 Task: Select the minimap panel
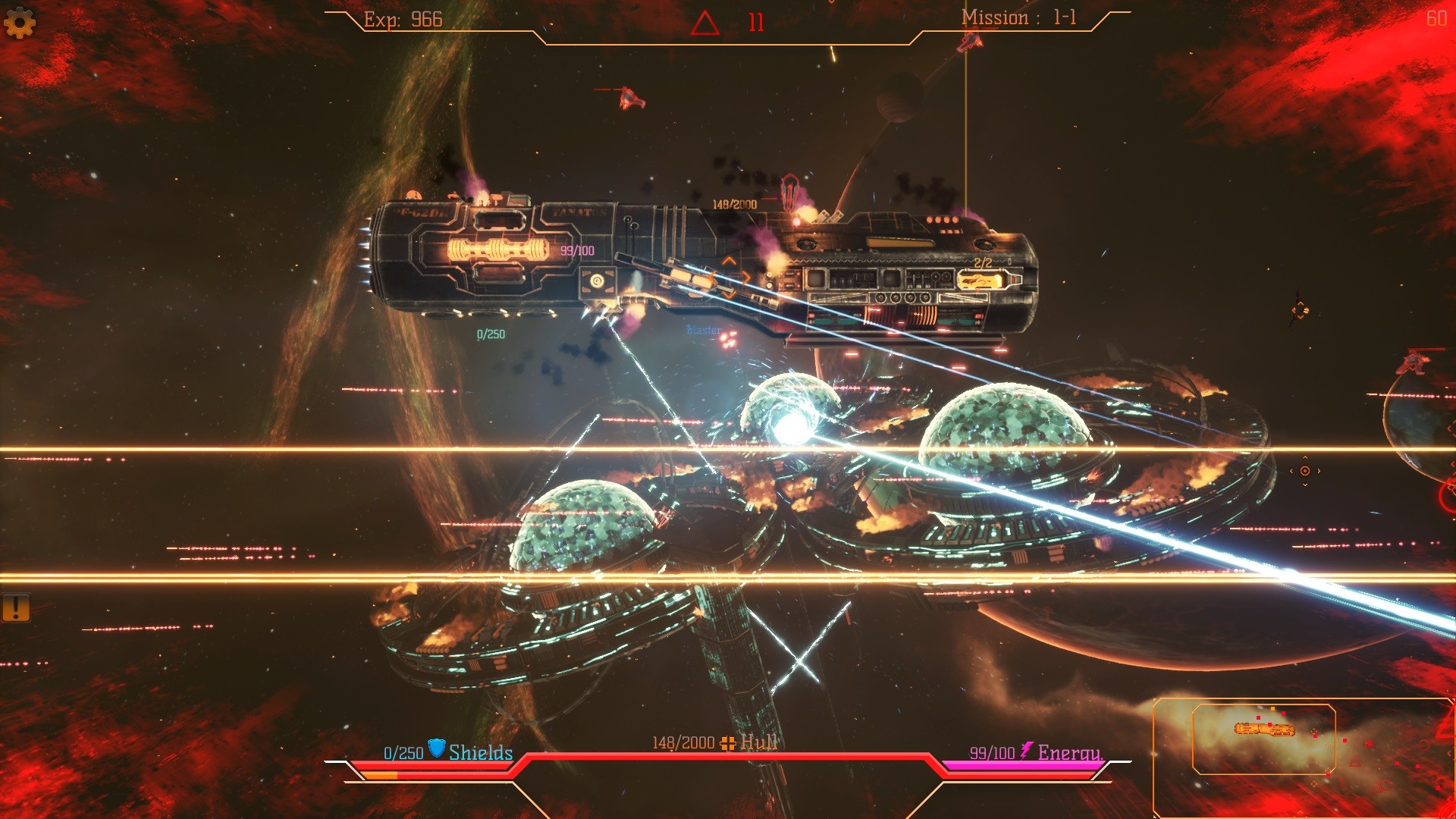tap(1263, 739)
